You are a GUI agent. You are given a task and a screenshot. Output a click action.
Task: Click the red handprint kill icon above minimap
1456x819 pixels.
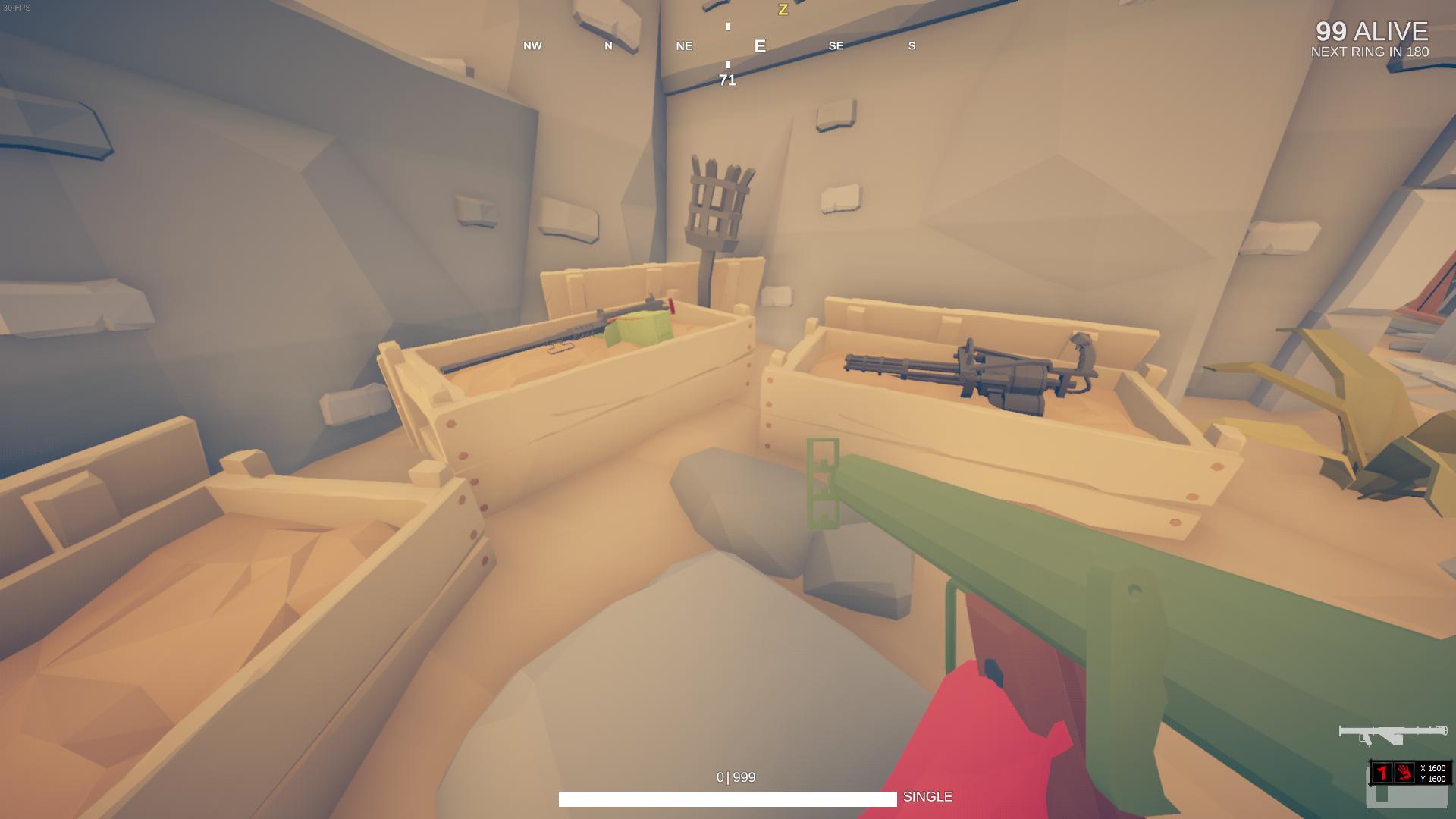(x=1404, y=773)
